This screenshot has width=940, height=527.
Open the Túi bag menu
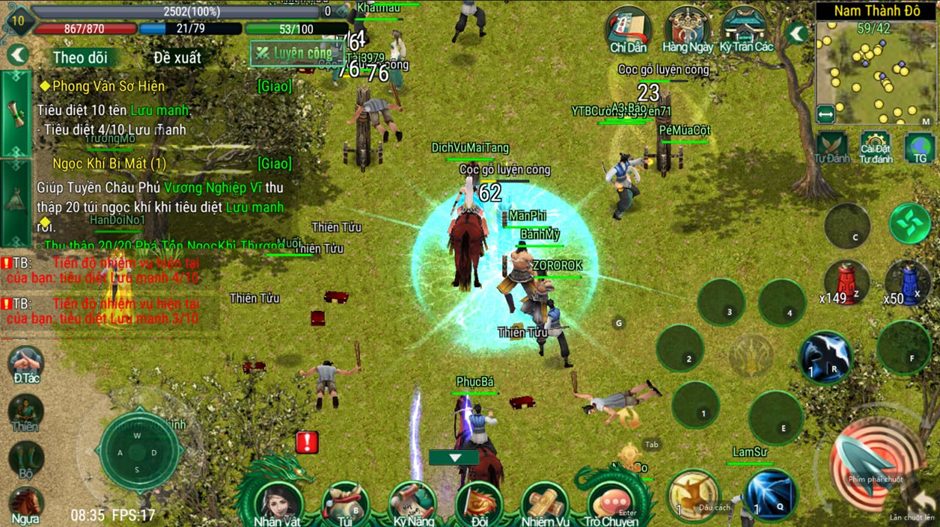(x=345, y=499)
